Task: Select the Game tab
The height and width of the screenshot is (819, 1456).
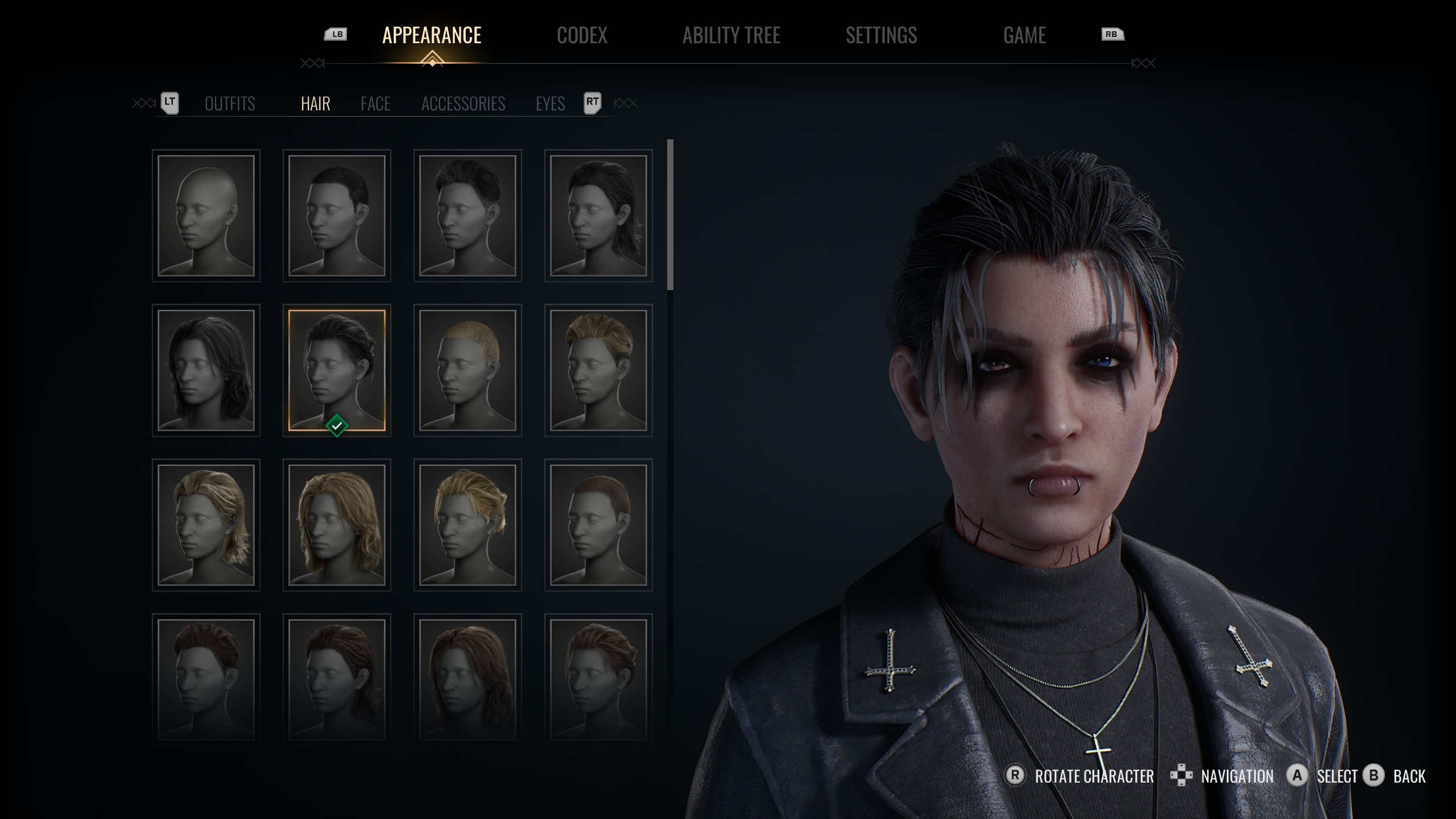Action: tap(1024, 35)
